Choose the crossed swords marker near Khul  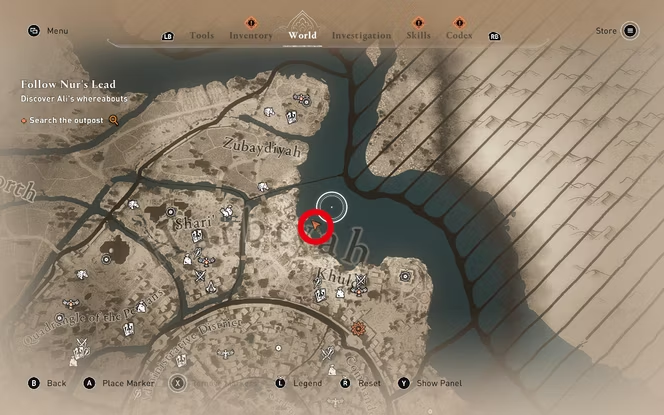pyautogui.click(x=361, y=279)
